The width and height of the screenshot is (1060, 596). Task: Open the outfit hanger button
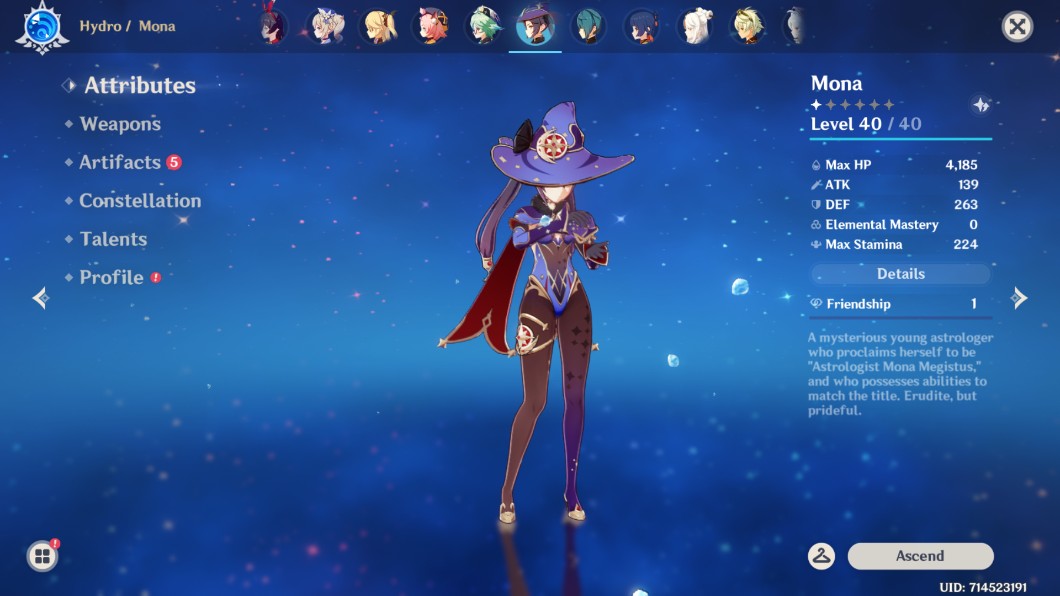point(822,556)
